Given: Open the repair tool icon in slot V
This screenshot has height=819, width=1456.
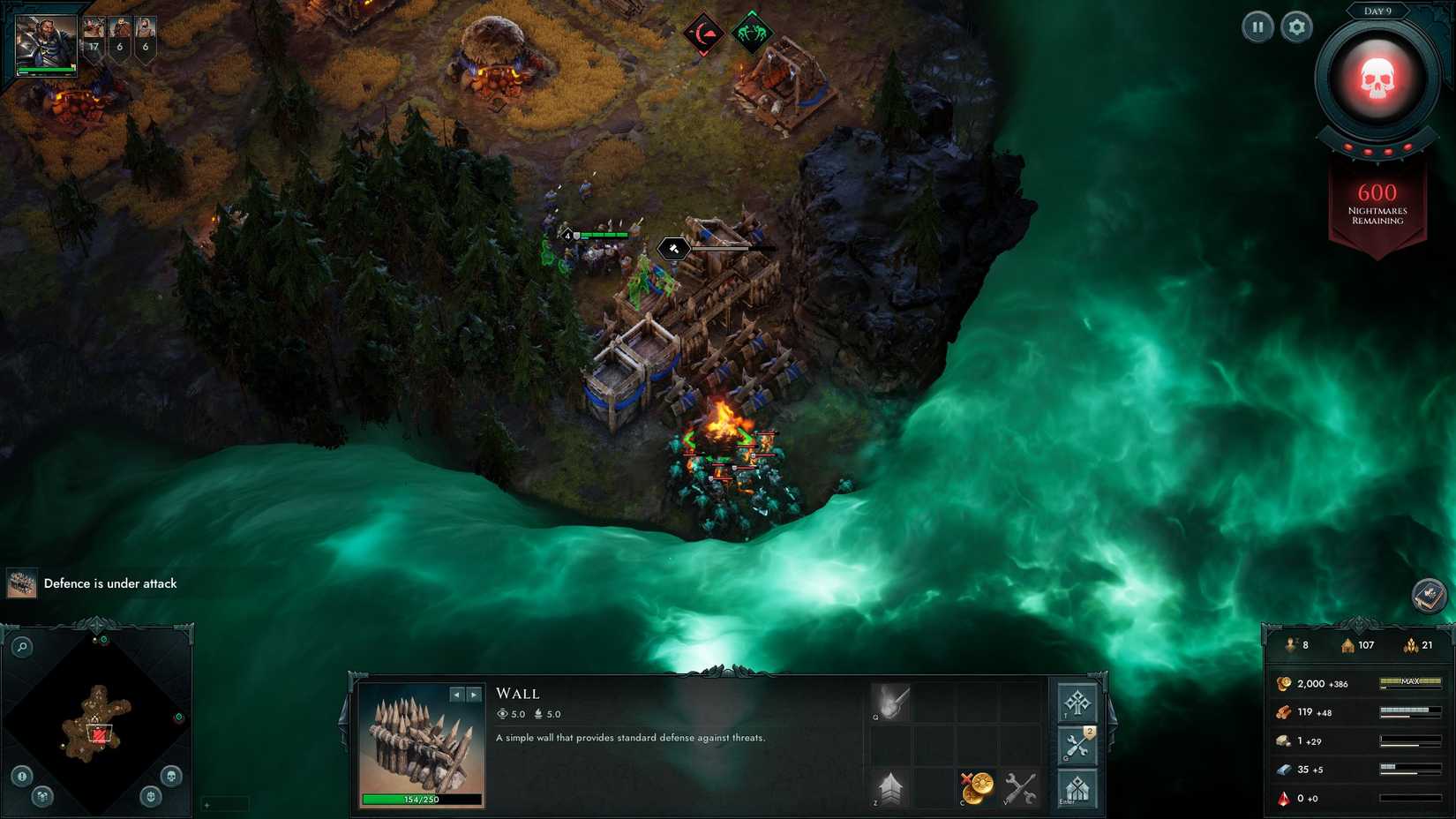Looking at the screenshot, I should 1019,788.
